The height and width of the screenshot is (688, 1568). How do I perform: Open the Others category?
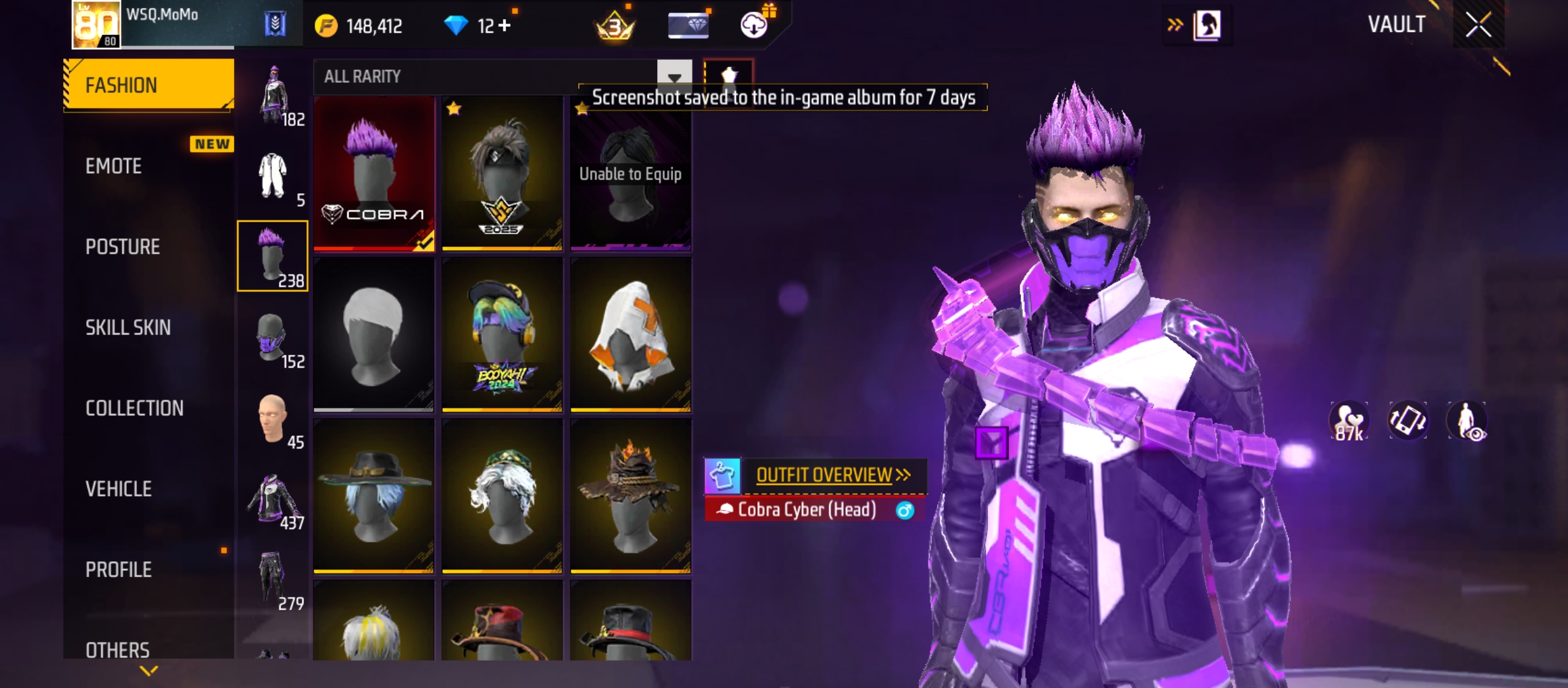(118, 649)
